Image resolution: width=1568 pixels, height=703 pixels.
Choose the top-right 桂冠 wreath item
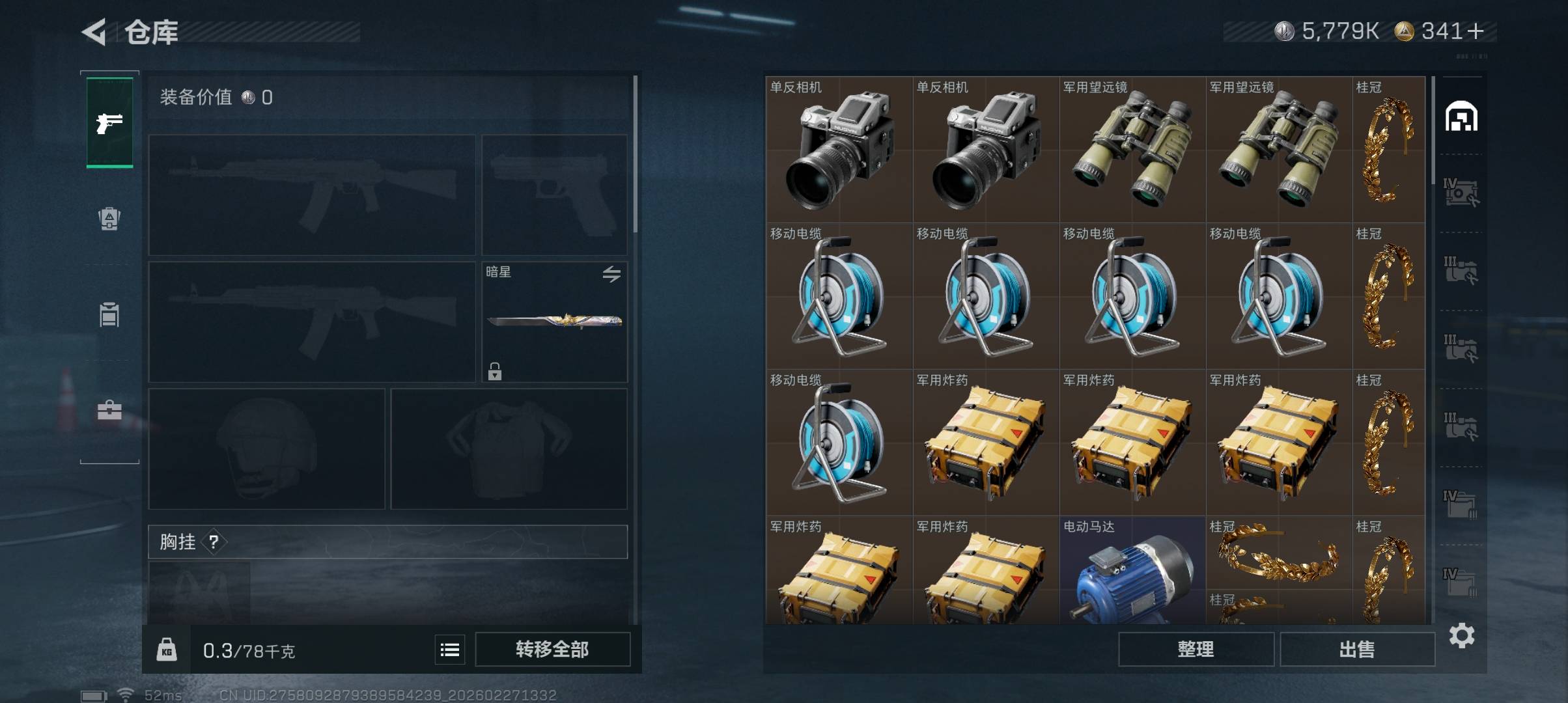click(1388, 150)
